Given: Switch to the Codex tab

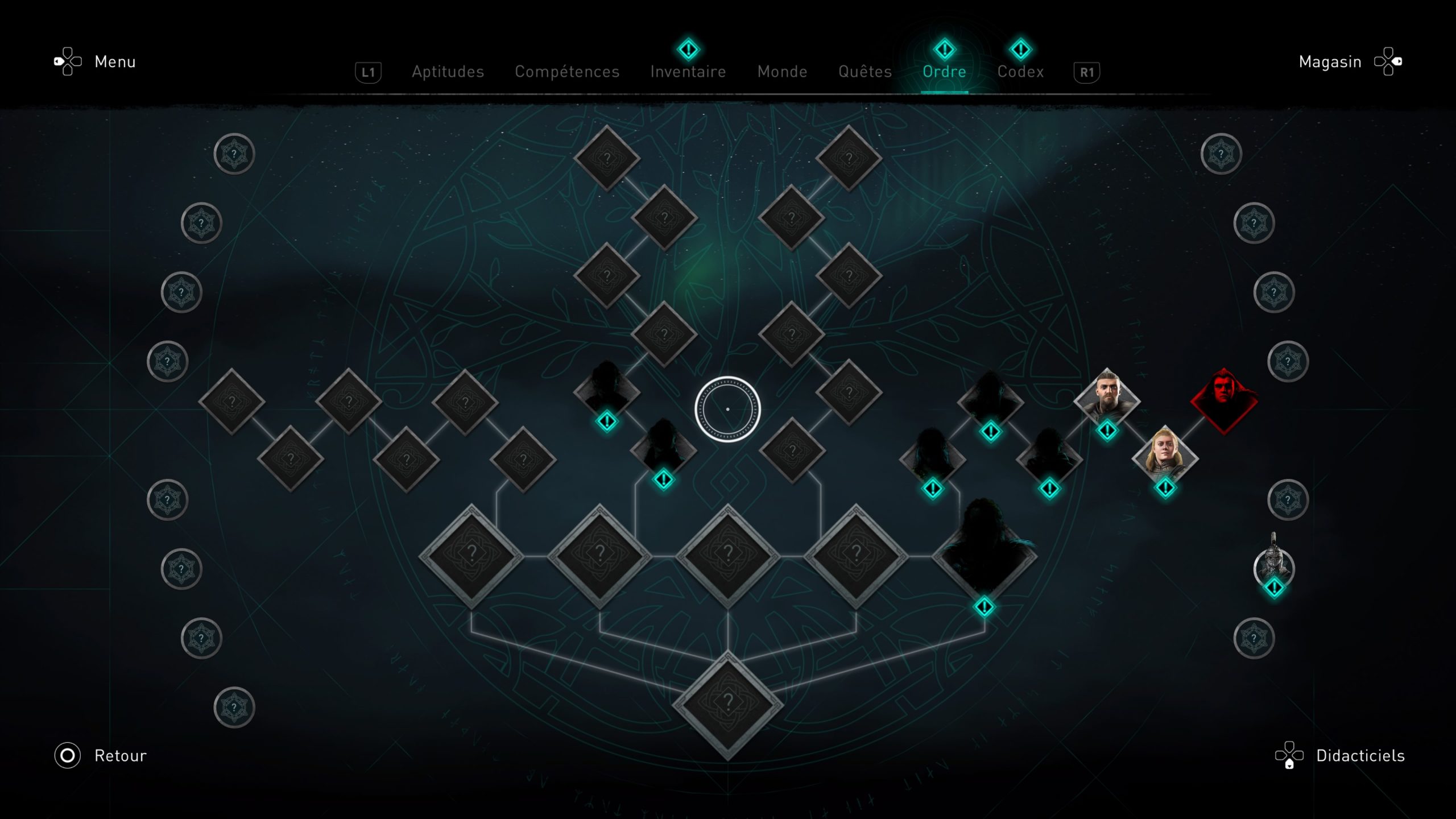Looking at the screenshot, I should click(1020, 72).
